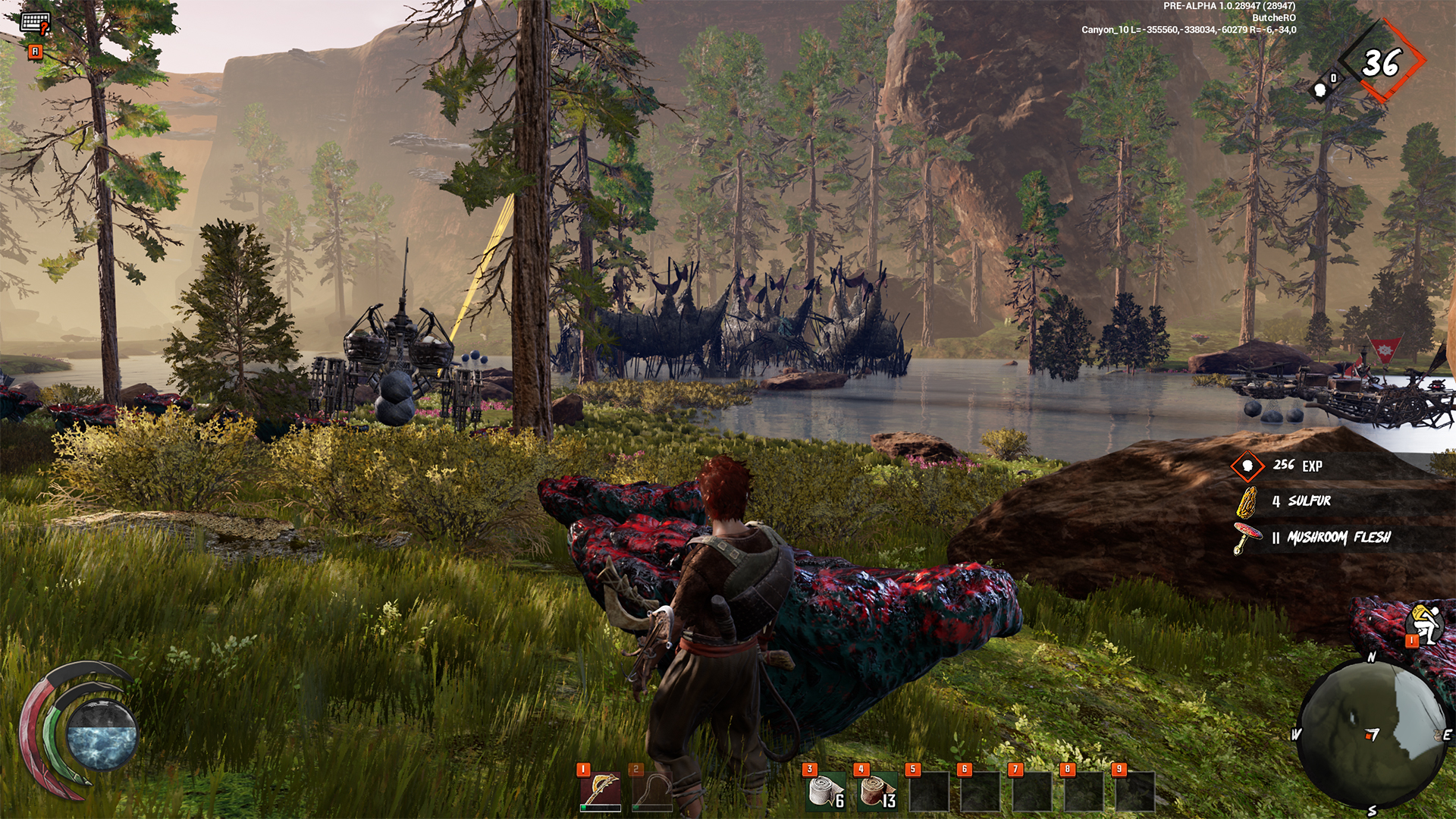This screenshot has height=819, width=1456.
Task: Use the brown bandage stack of 13
Action: coord(877,791)
